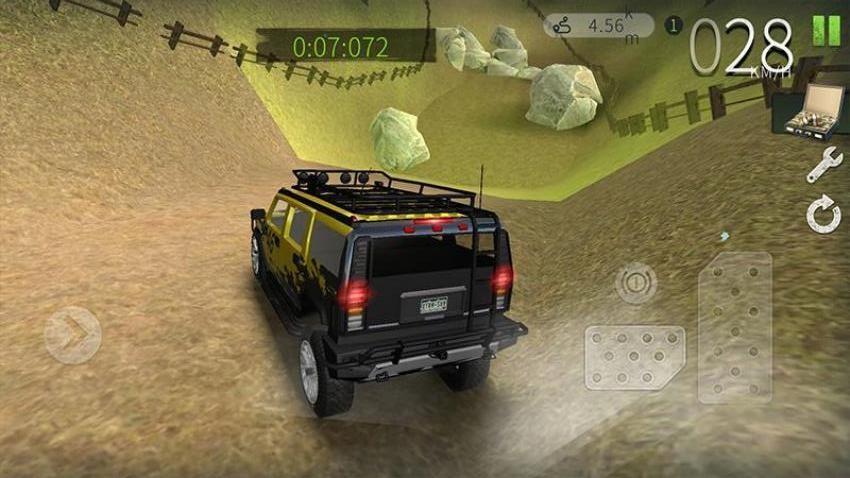Engage the round handbrake button

636,283
